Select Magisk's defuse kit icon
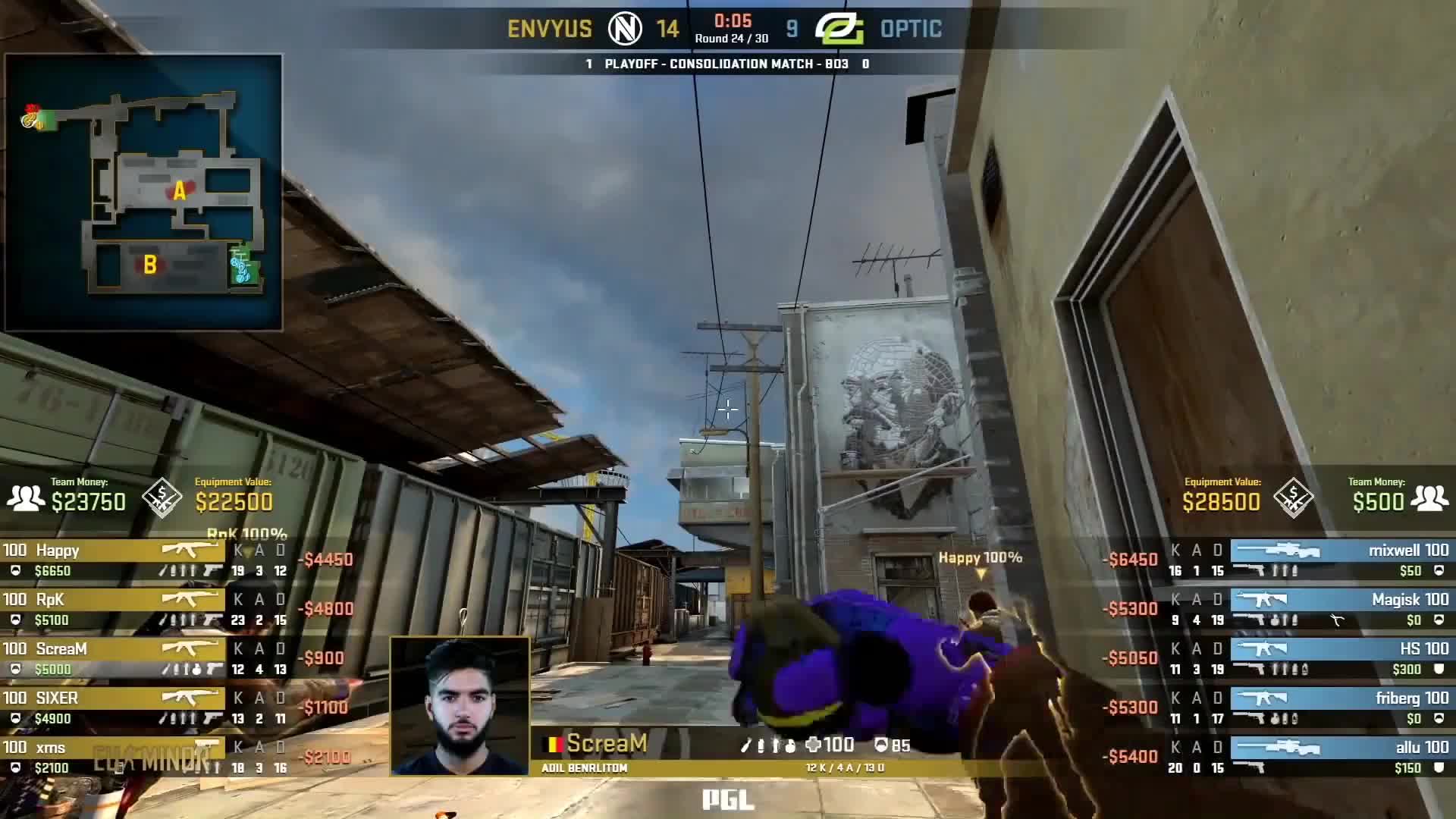The width and height of the screenshot is (1456, 819). pos(1336,620)
